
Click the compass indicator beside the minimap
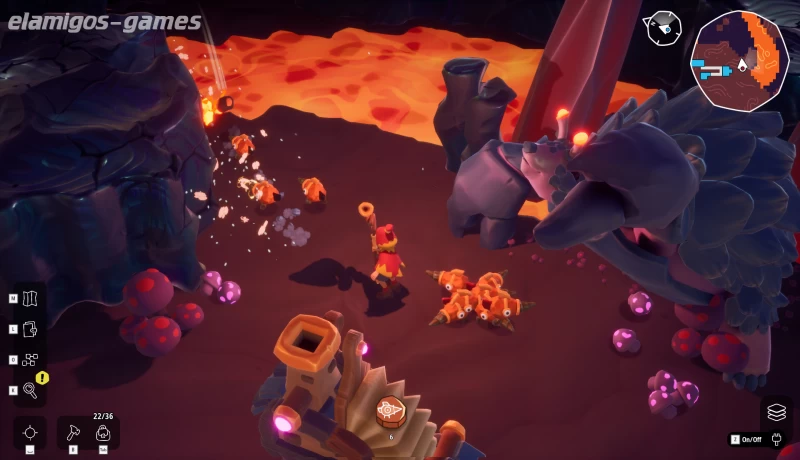point(661,29)
